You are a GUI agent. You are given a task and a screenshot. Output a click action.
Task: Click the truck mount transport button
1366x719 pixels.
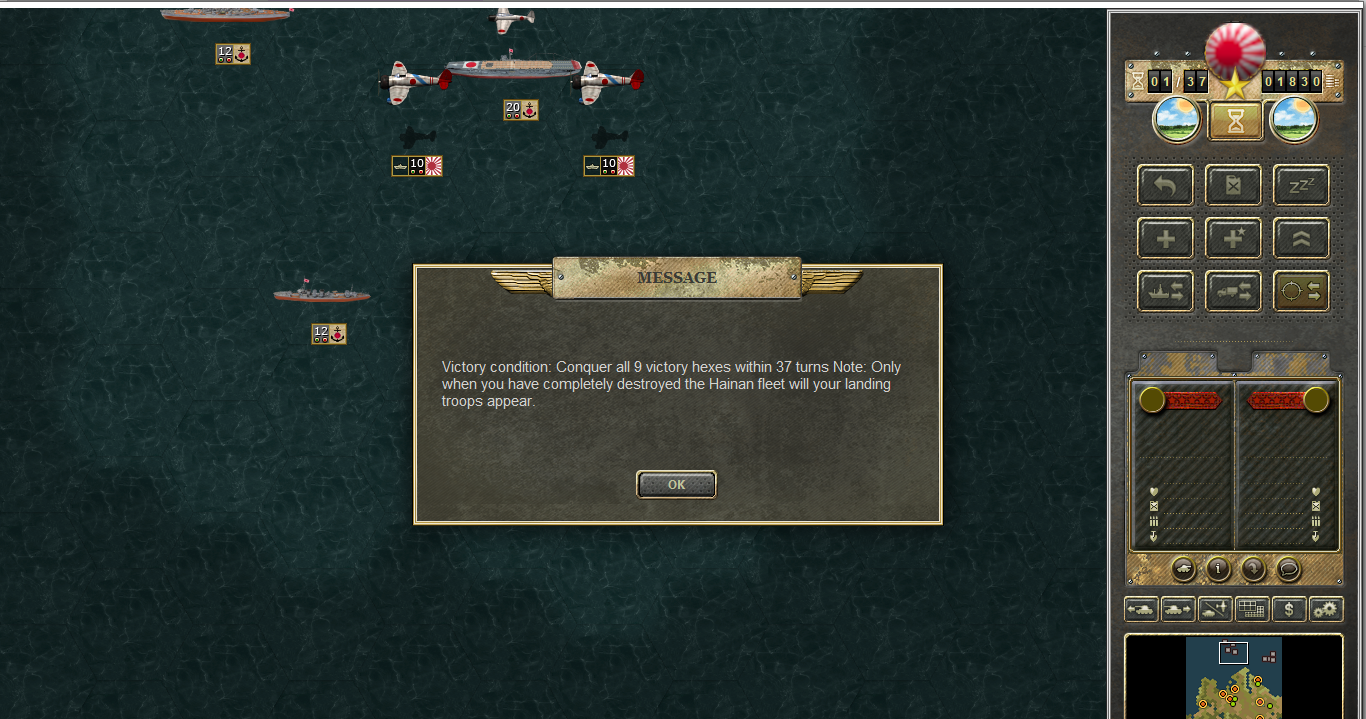tap(1233, 291)
